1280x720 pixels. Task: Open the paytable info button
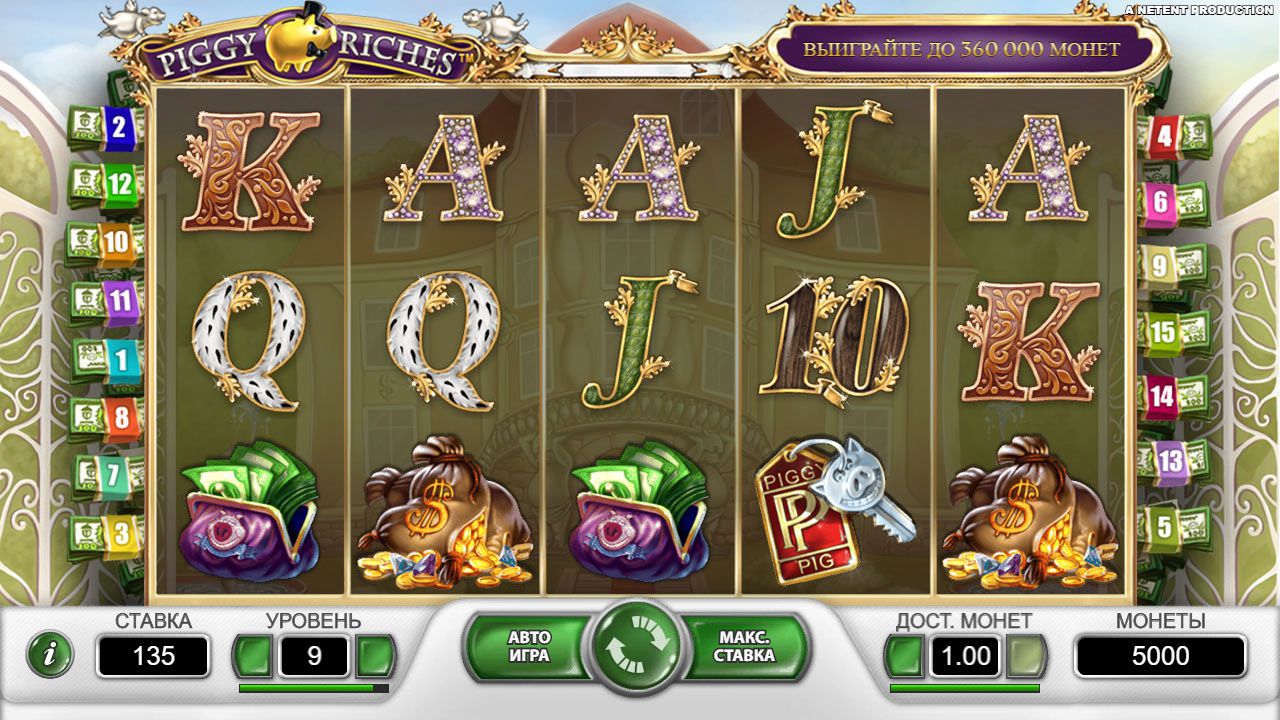pos(49,655)
